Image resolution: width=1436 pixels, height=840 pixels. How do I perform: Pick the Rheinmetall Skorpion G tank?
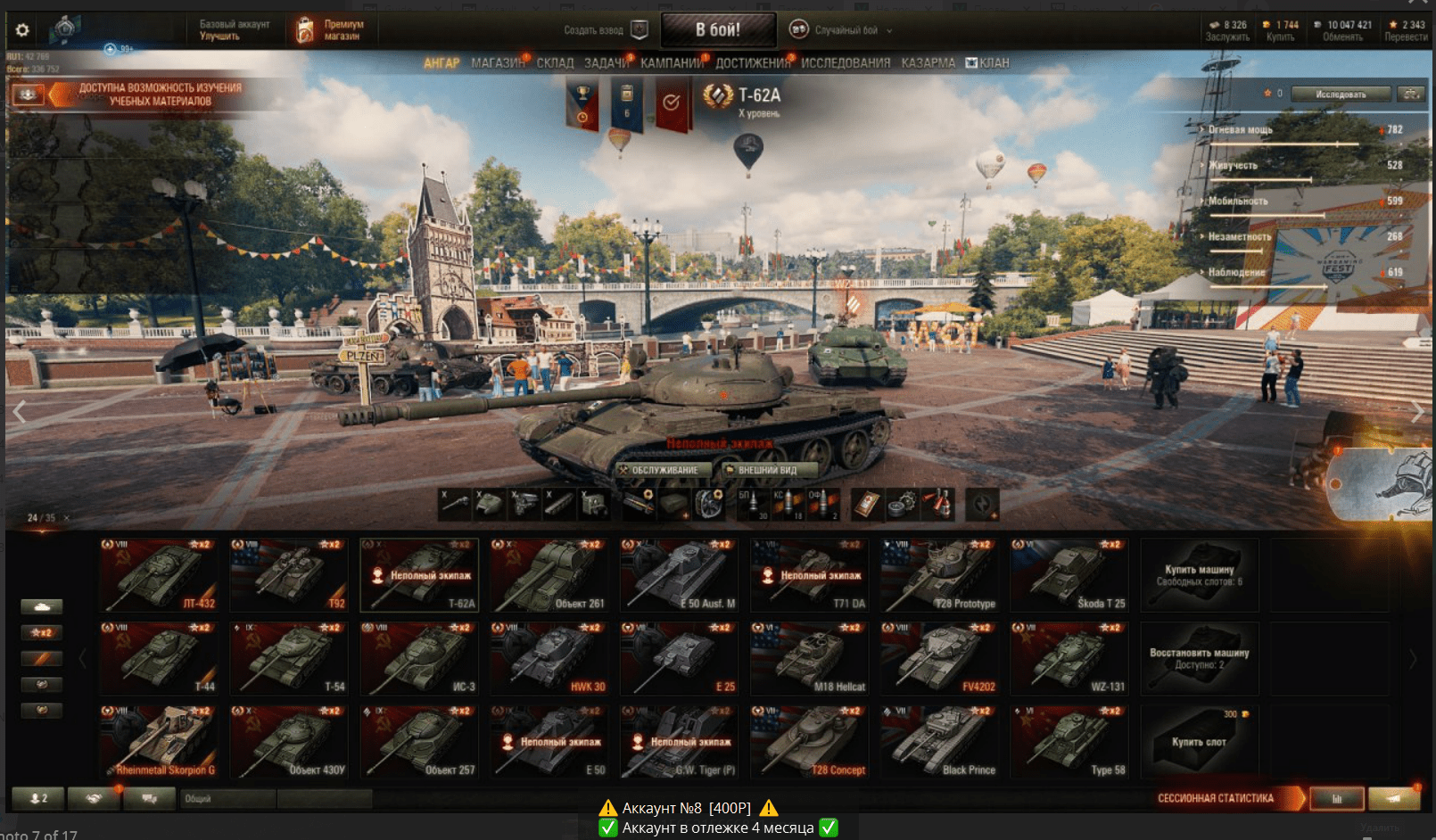[159, 742]
